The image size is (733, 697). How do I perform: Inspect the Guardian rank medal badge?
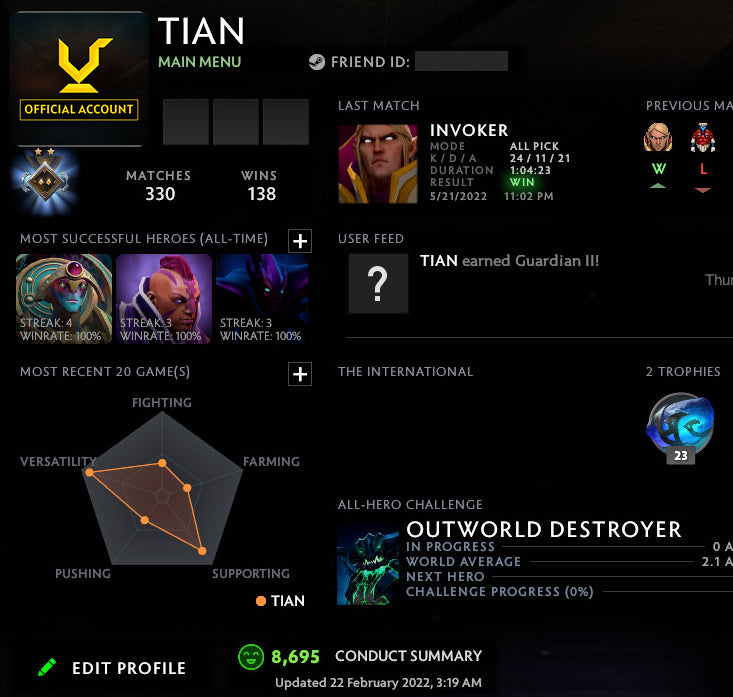coord(44,180)
